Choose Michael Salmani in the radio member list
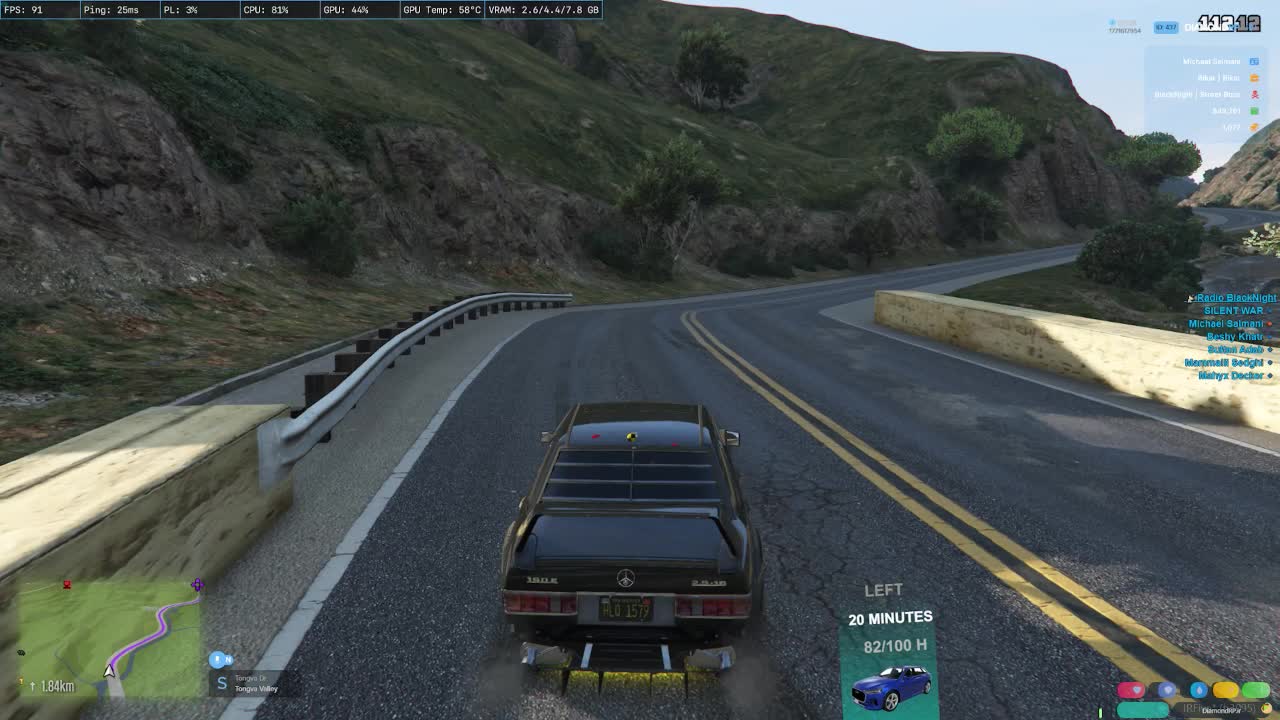 pos(1225,324)
